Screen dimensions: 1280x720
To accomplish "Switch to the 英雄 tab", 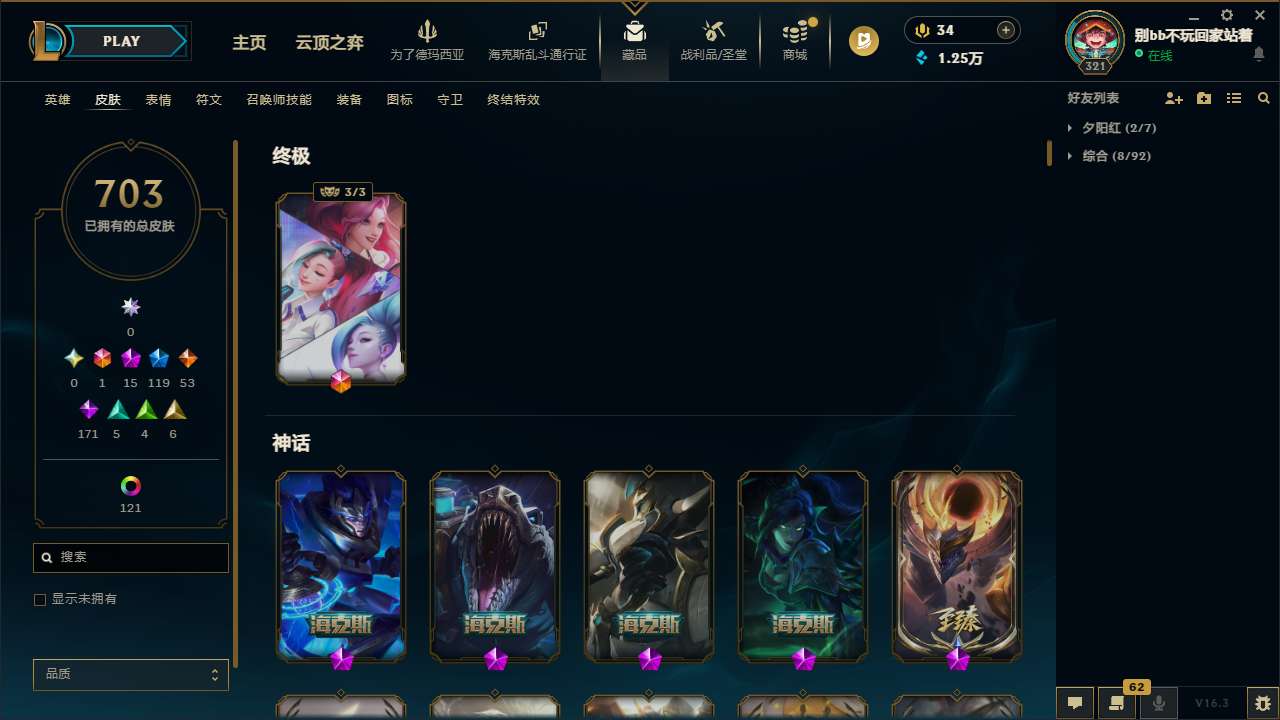I will (x=57, y=99).
